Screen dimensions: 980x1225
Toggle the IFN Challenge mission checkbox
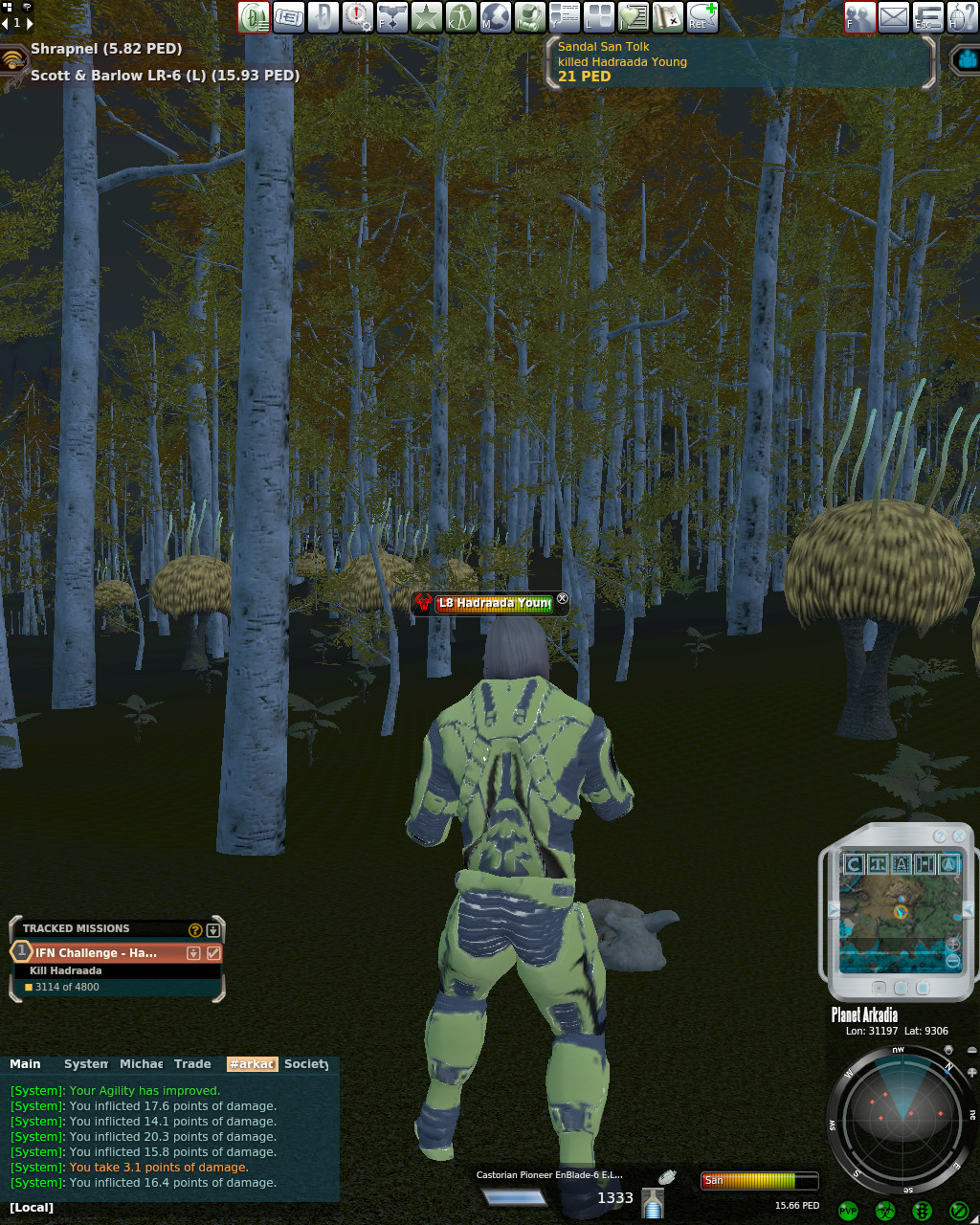[213, 953]
